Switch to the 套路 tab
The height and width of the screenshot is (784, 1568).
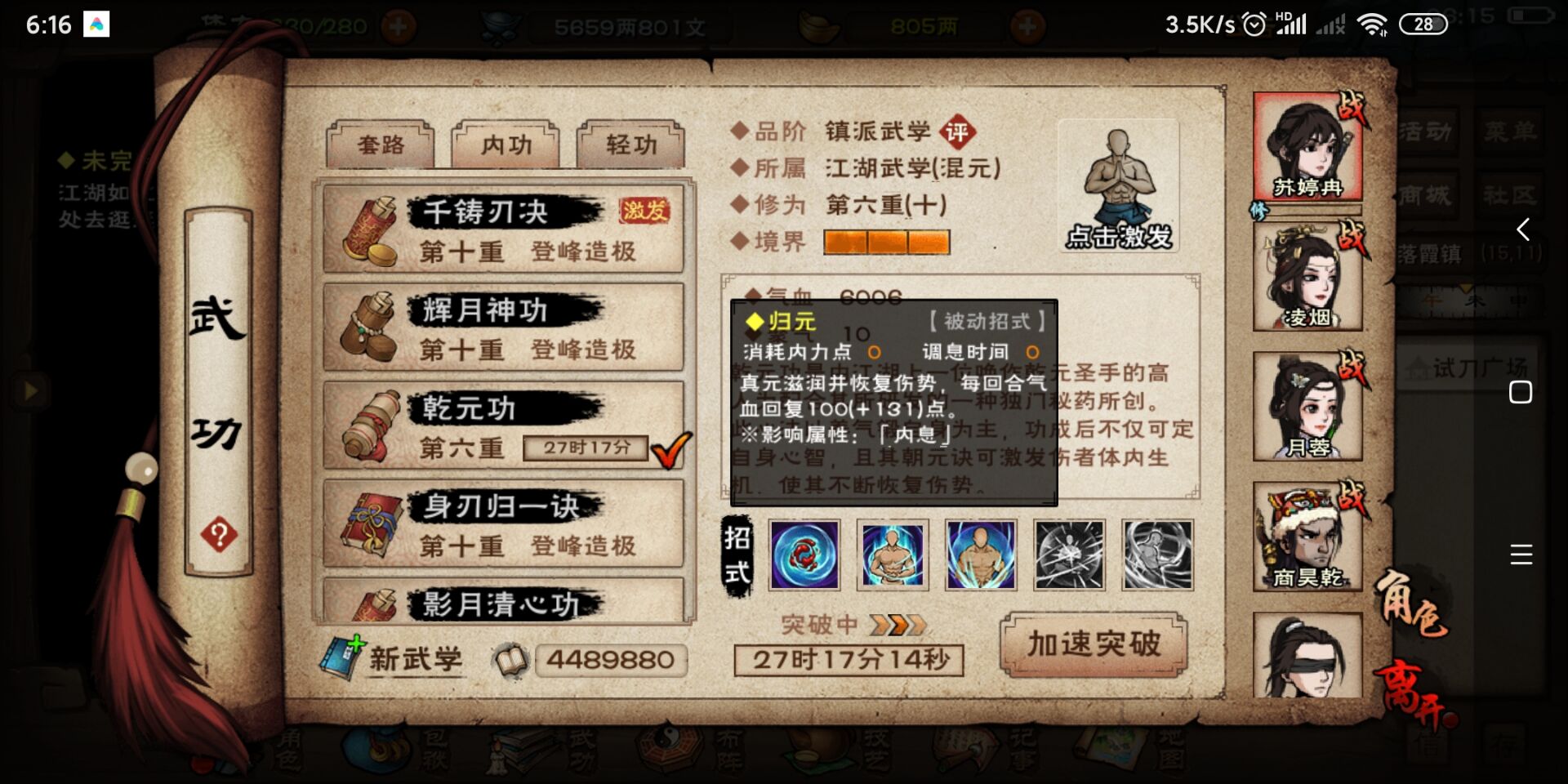point(381,145)
